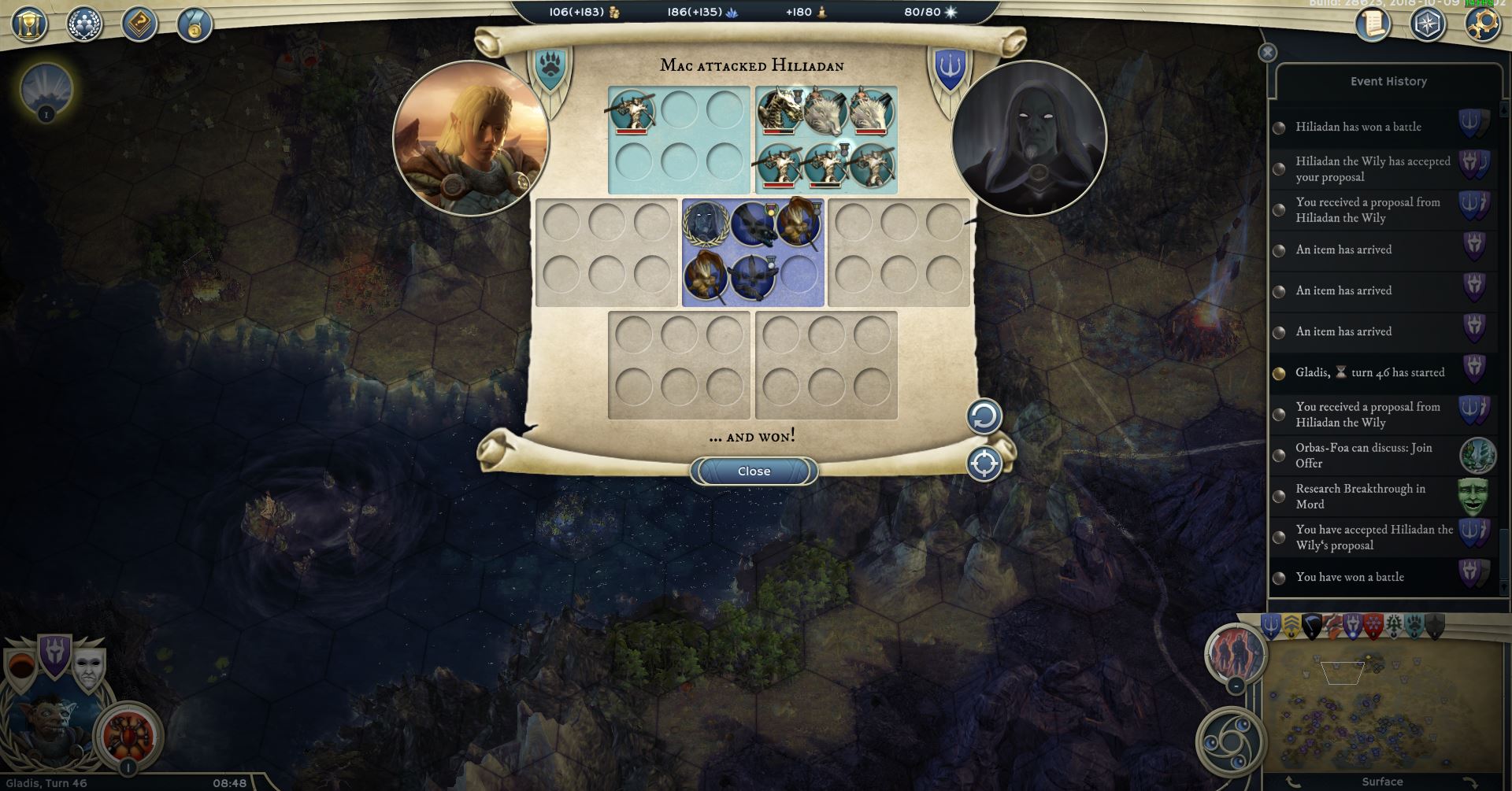The height and width of the screenshot is (791, 1512).
Task: Select 'You have won a battle' entry
Action: 1350,577
